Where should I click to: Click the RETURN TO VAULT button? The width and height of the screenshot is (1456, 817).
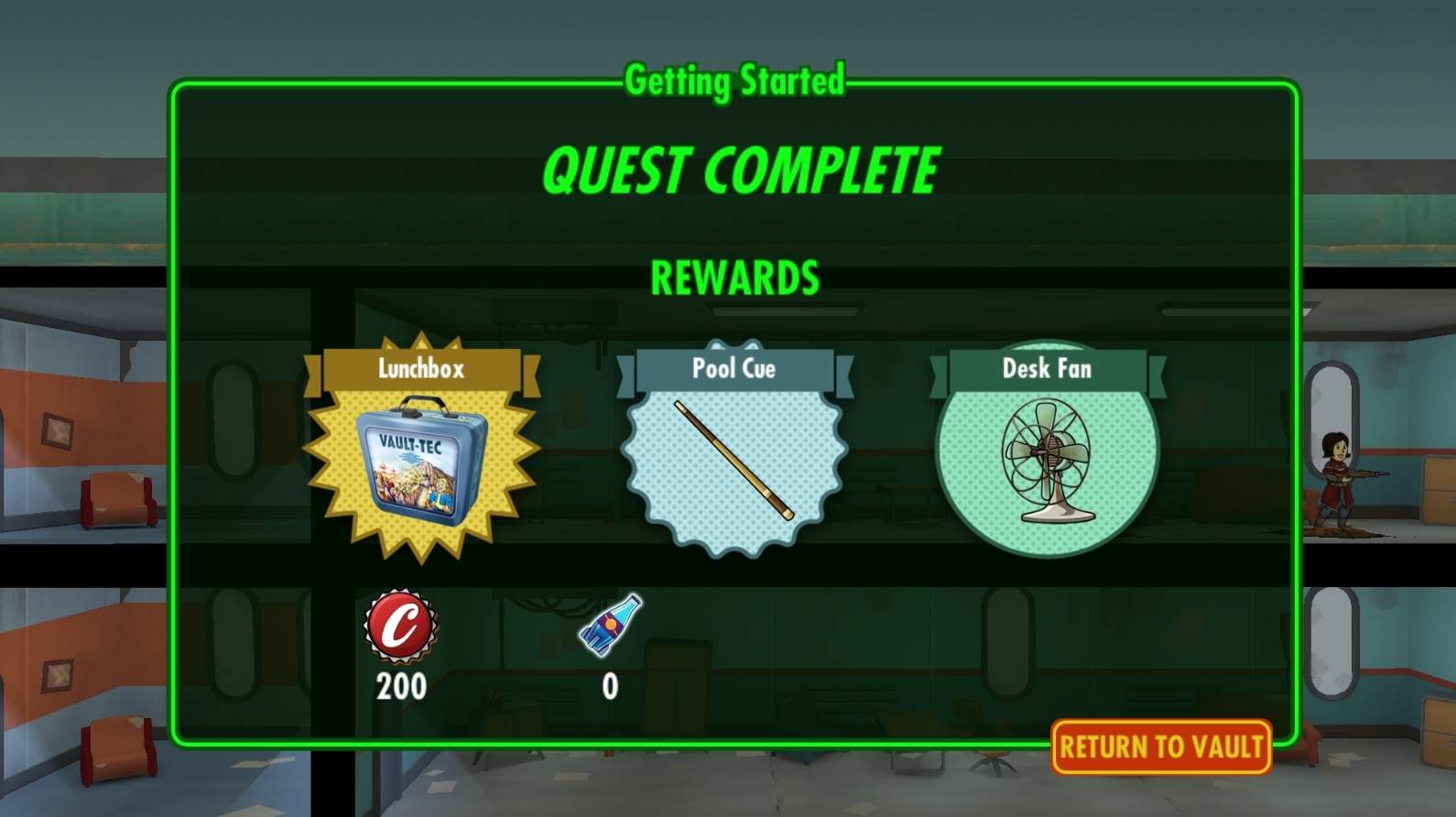1160,746
